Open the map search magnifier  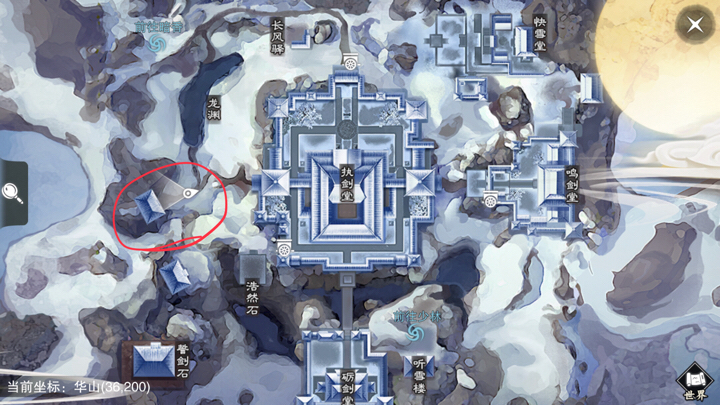coord(13,193)
